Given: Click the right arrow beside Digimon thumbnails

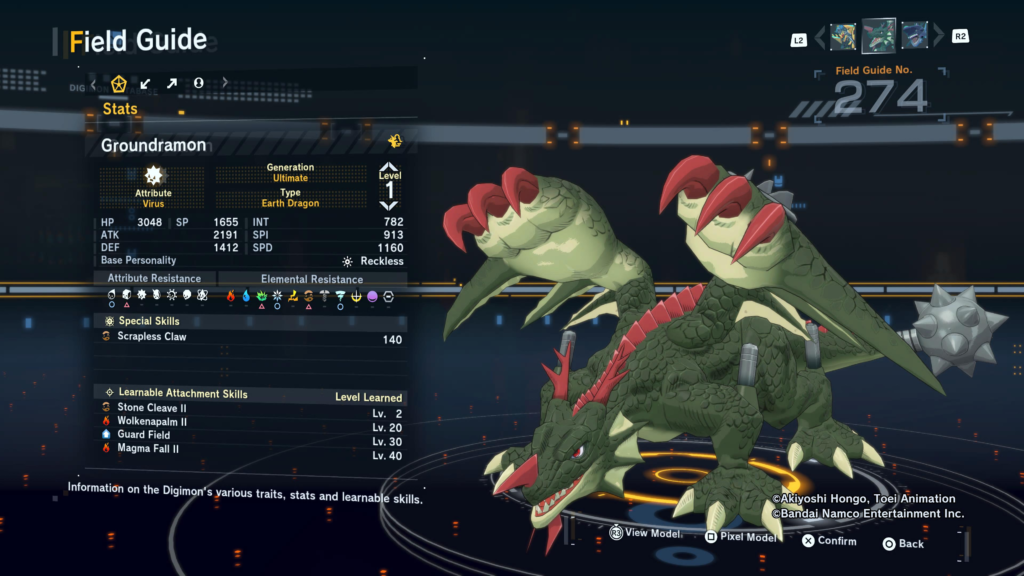Looking at the screenshot, I should pyautogui.click(x=938, y=38).
